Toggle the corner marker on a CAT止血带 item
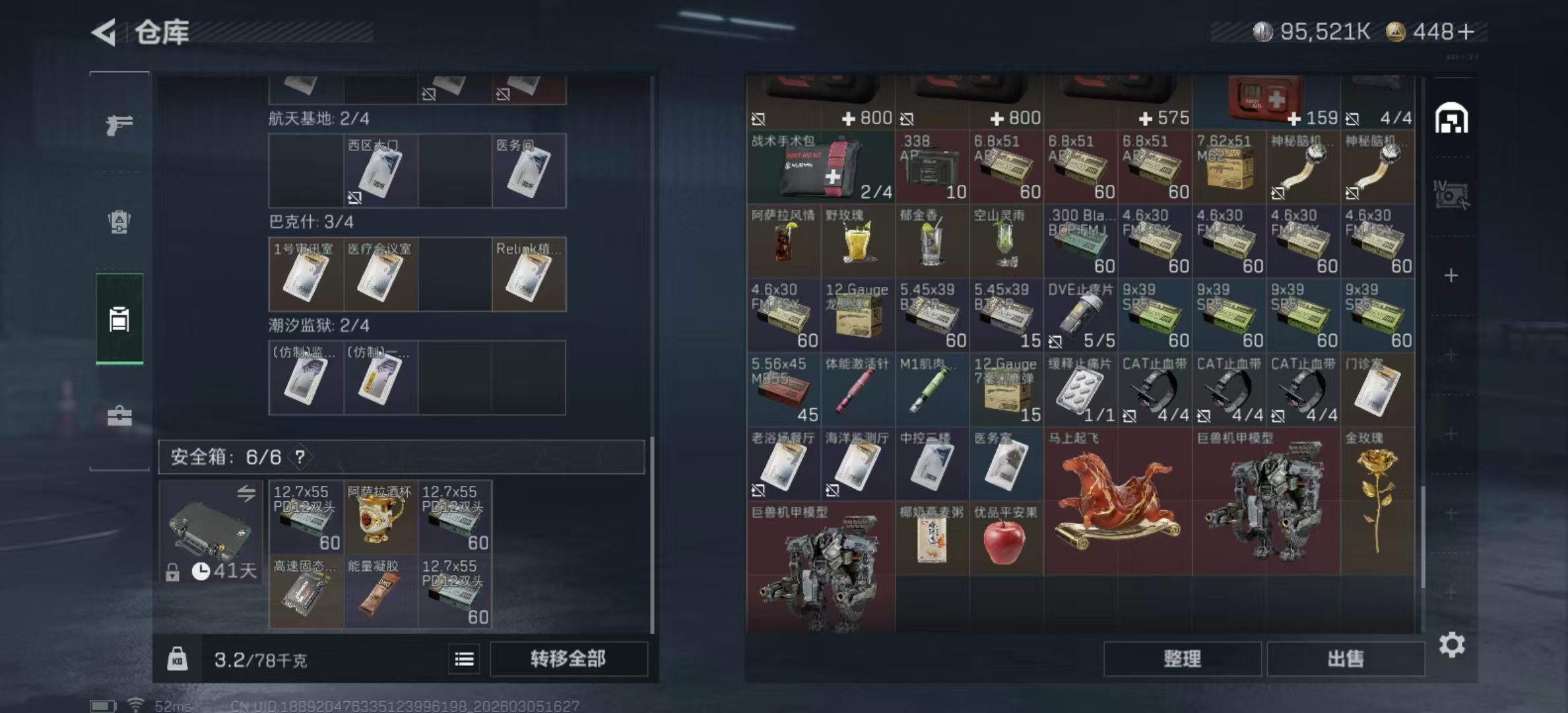The image size is (1568, 713). pos(1131,417)
